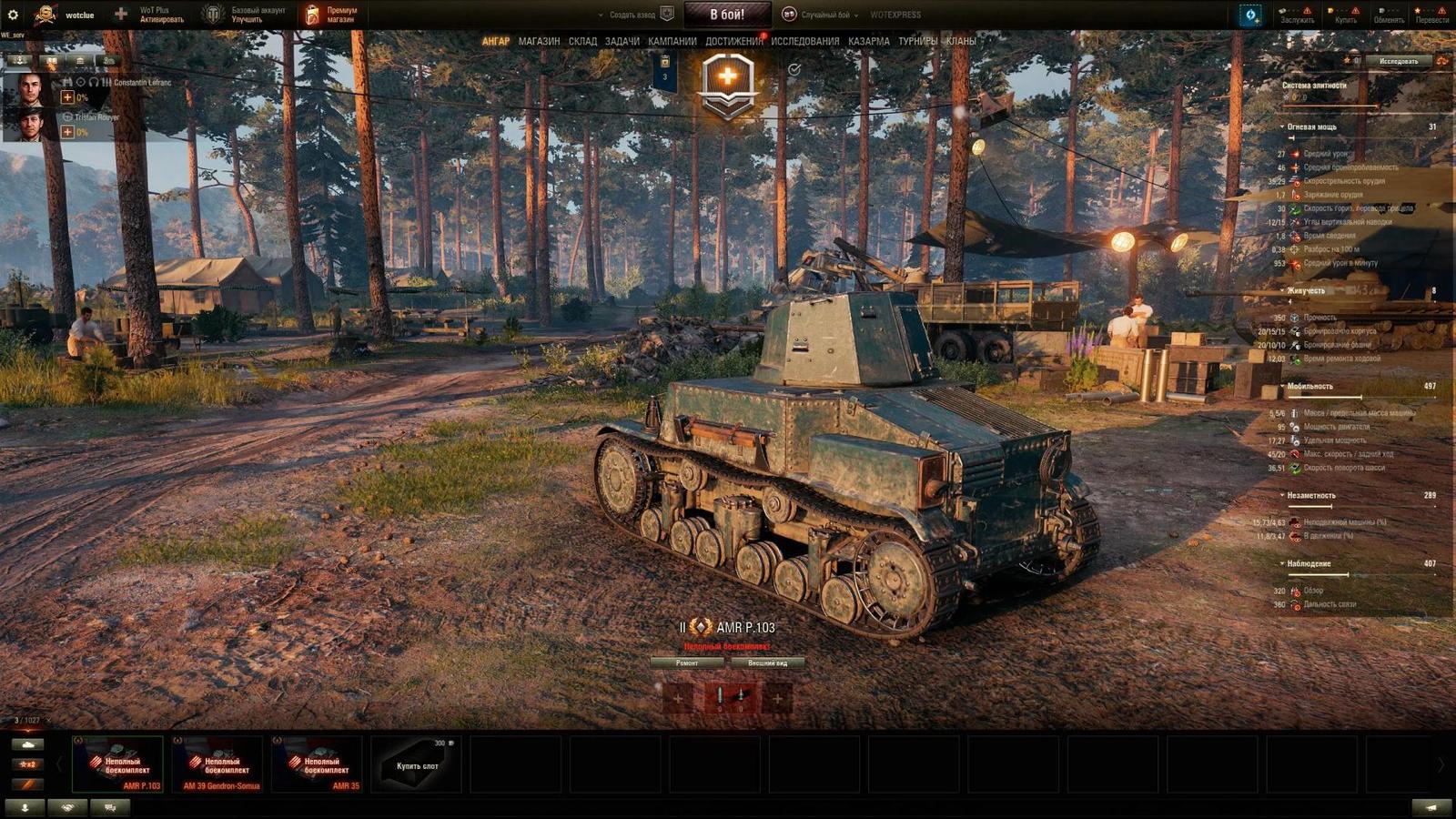Click the В бой! button
Screen dimensions: 1456x819
(x=727, y=14)
